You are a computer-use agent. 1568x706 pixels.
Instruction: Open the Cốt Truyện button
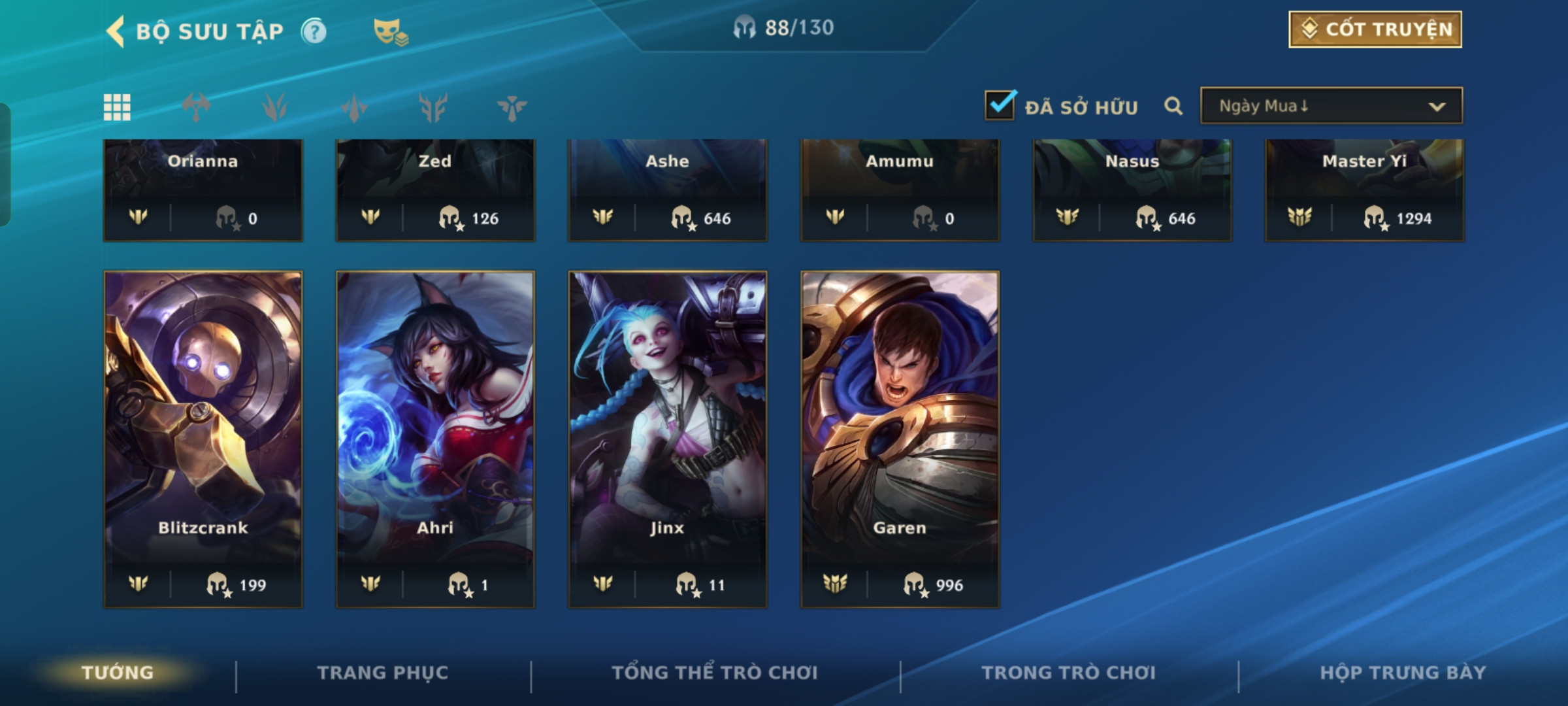tap(1375, 29)
